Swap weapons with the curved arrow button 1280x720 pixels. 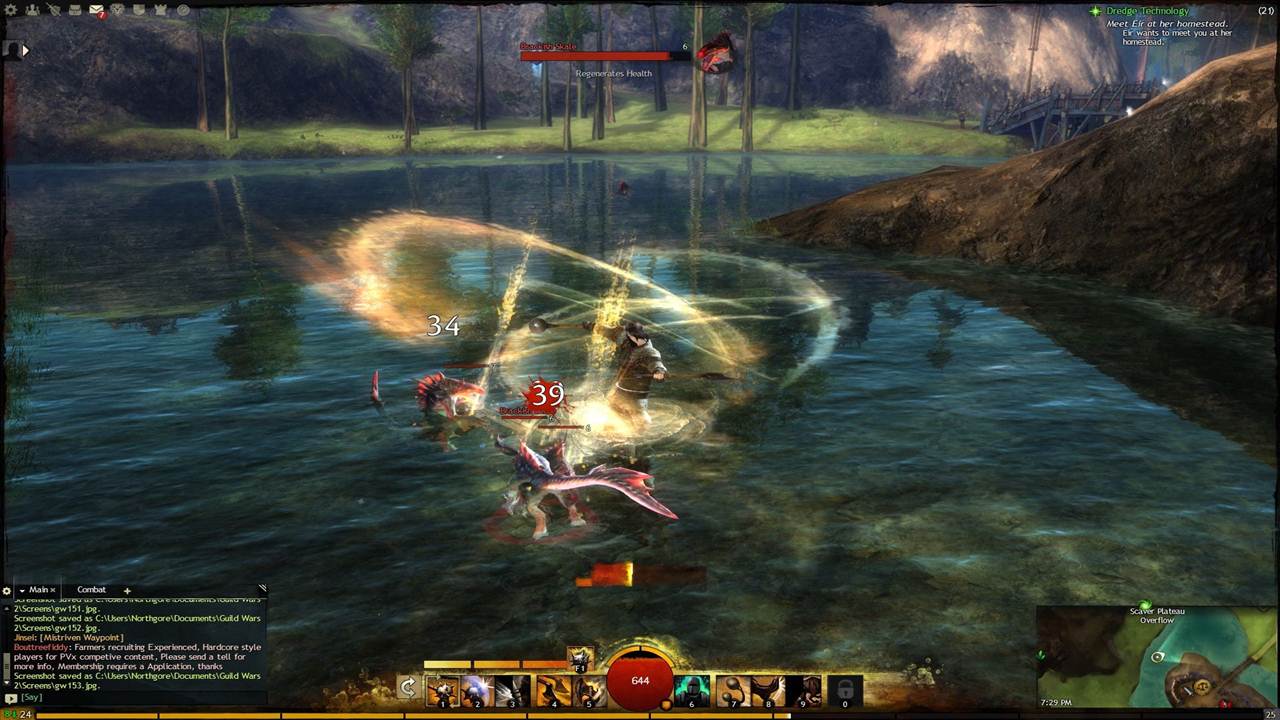click(407, 687)
